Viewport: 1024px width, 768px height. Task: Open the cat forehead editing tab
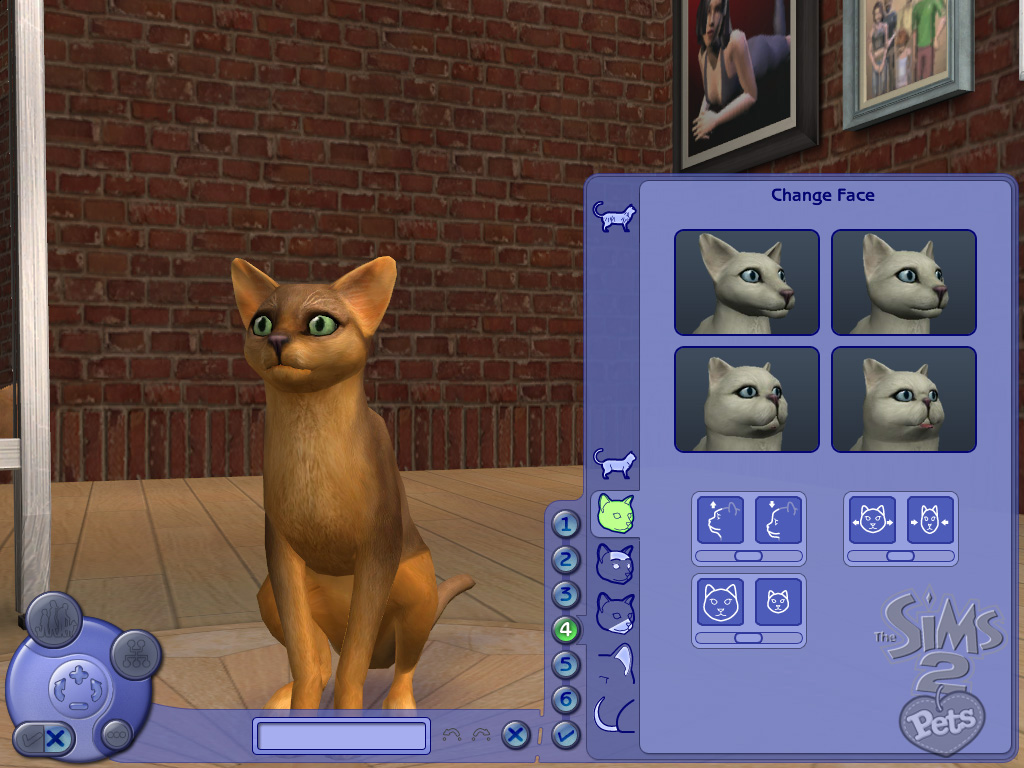tap(613, 563)
